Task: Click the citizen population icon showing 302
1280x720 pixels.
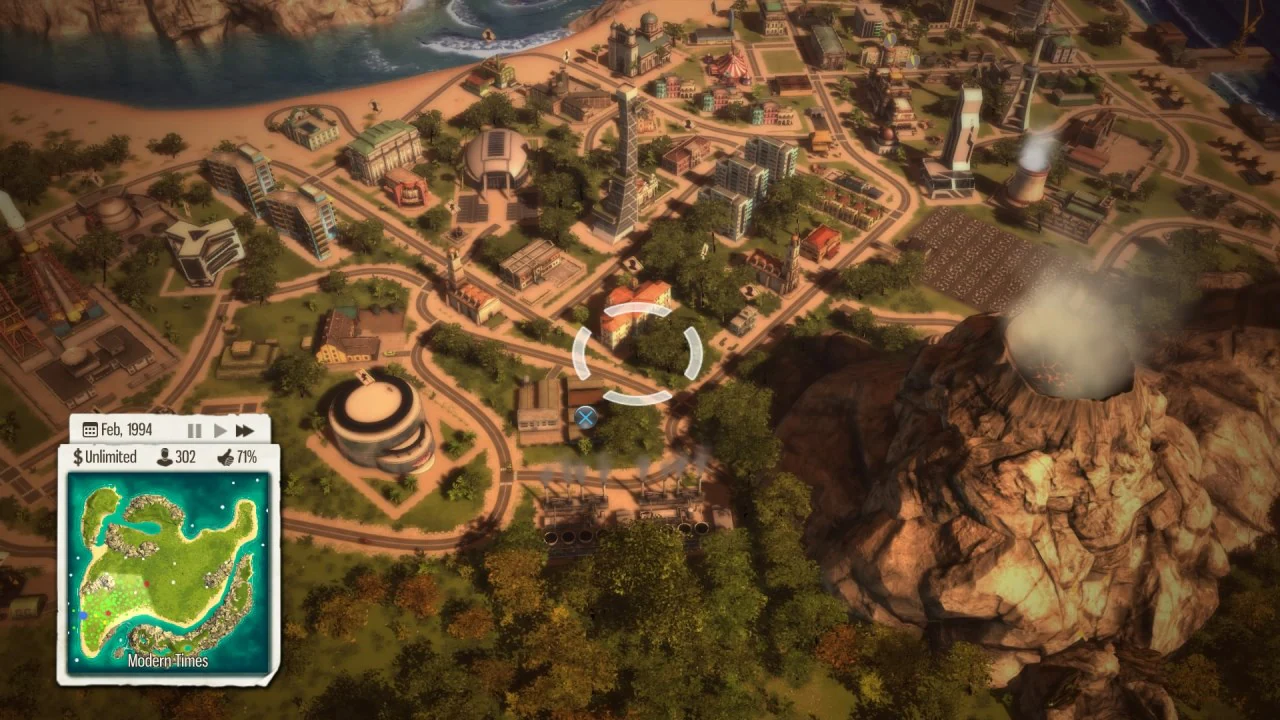Action: 166,456
